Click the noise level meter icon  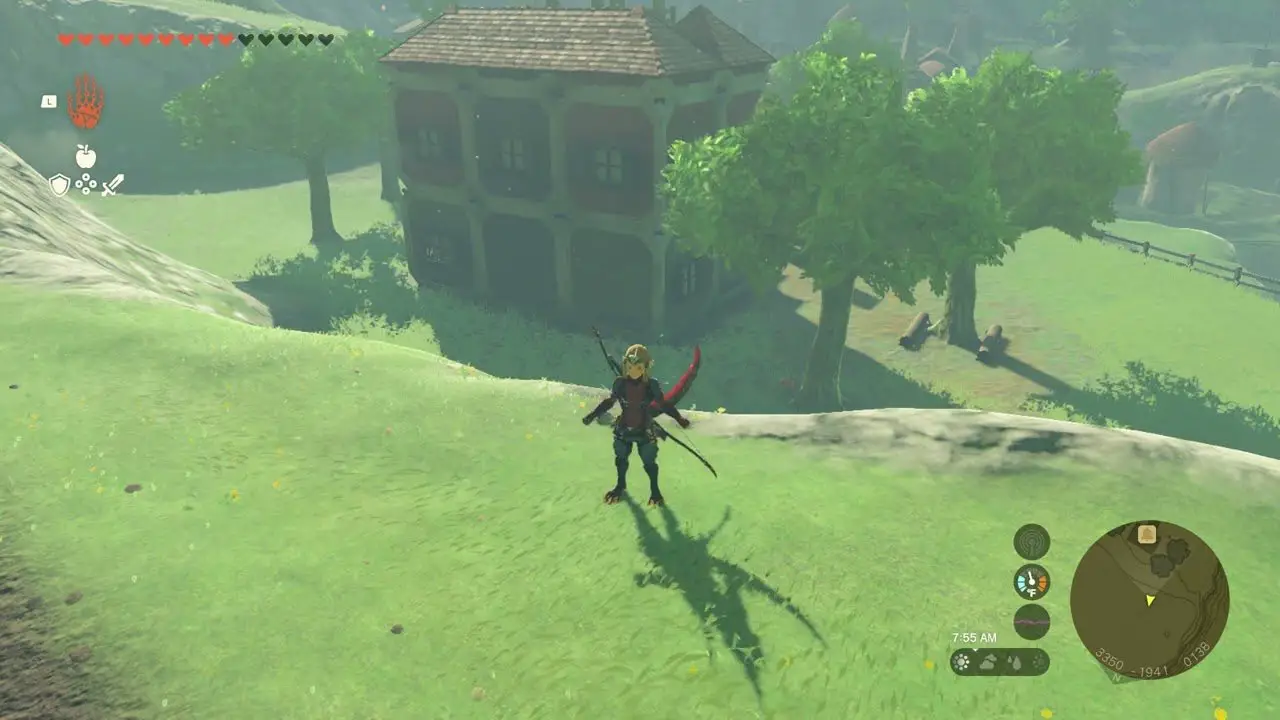tap(1031, 622)
